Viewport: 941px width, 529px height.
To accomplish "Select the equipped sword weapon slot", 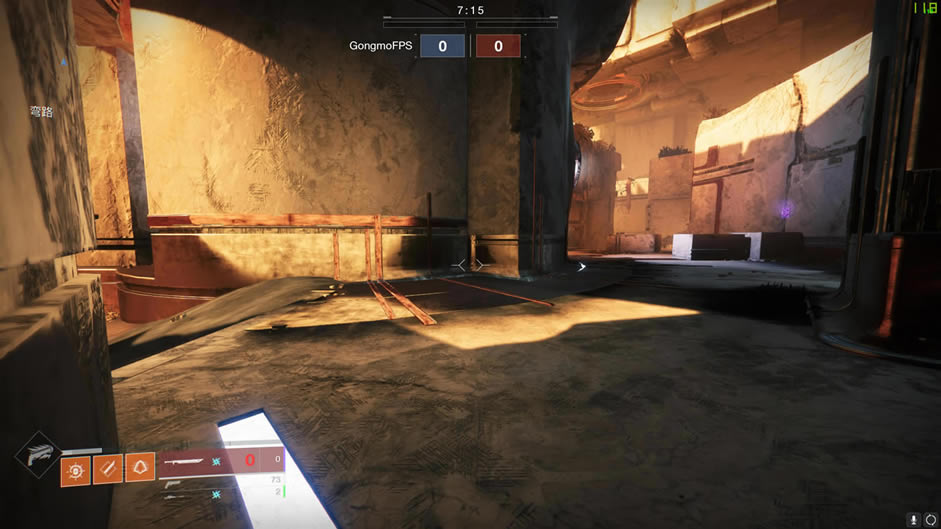I will (x=191, y=461).
